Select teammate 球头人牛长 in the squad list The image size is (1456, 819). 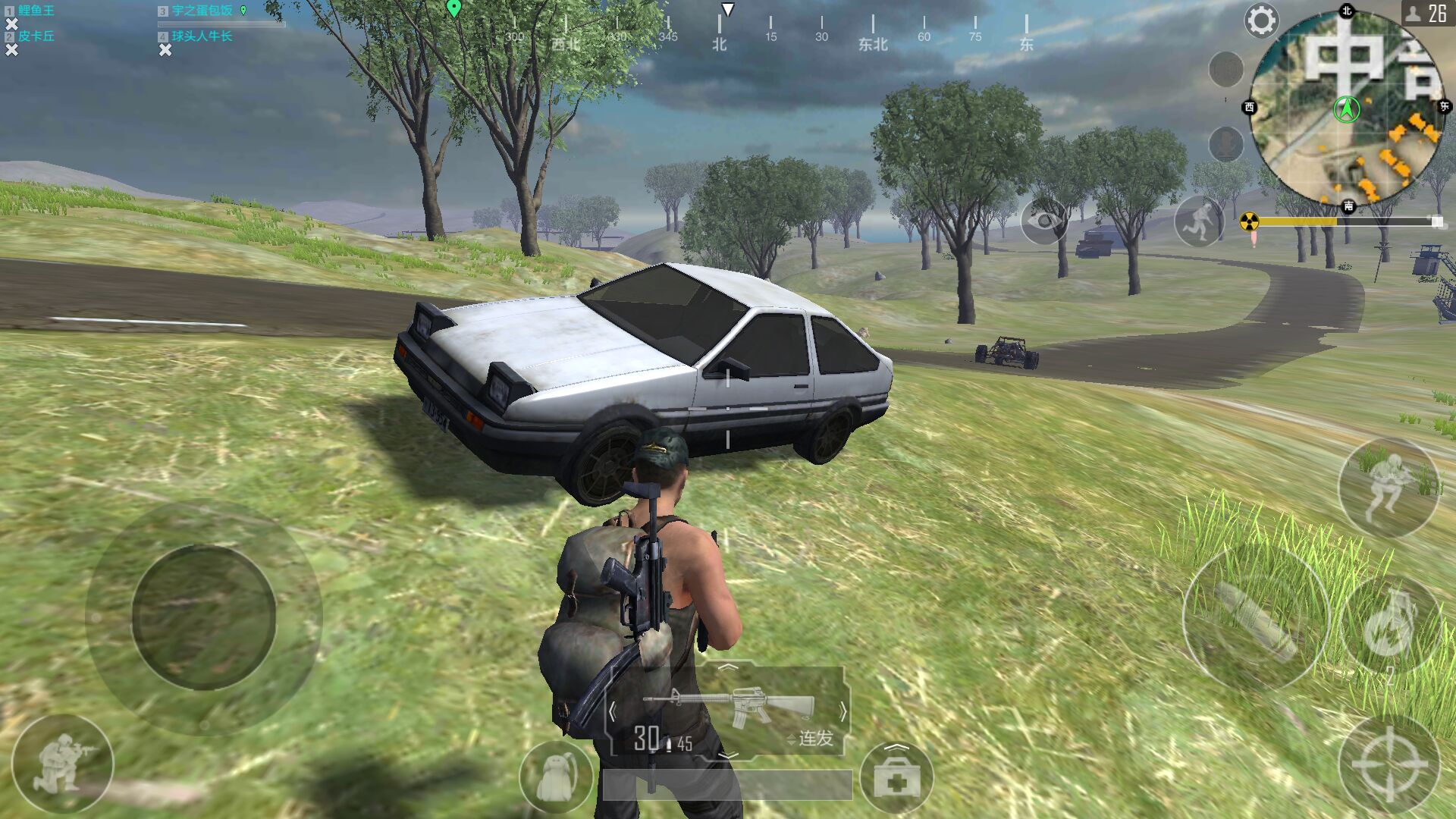coord(202,36)
